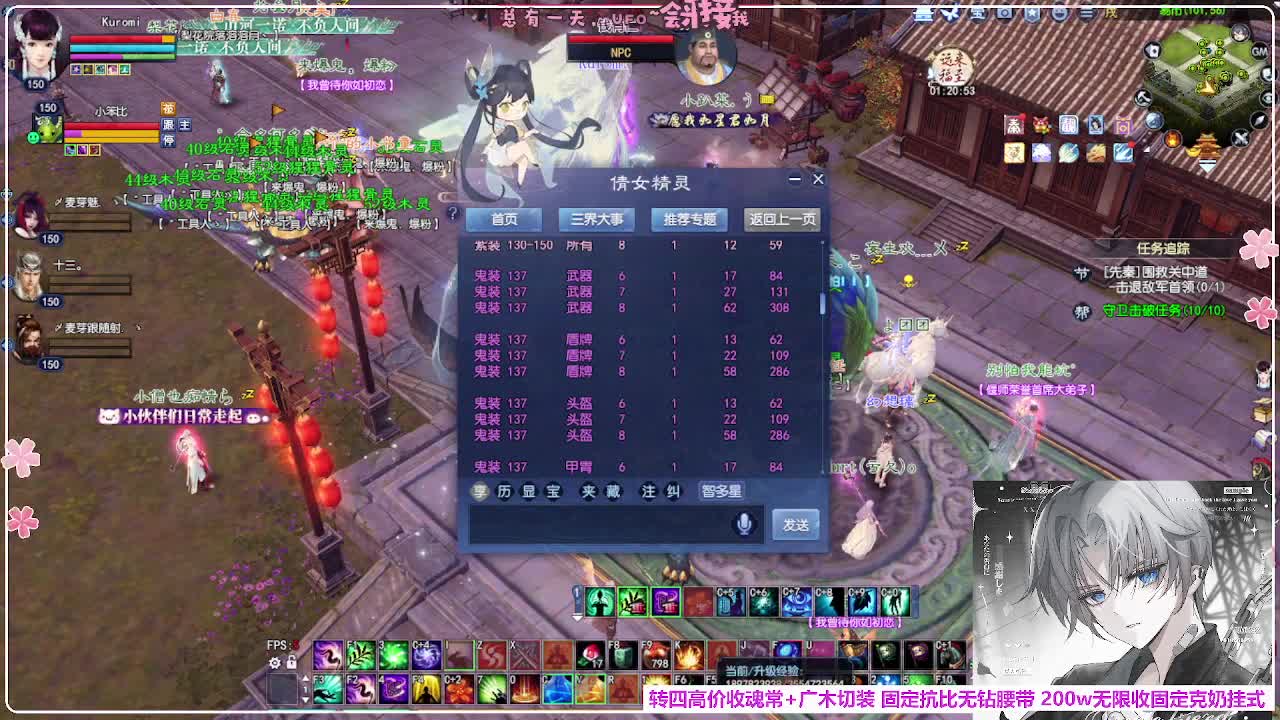Click the microphone icon in the chat bar

[x=743, y=524]
